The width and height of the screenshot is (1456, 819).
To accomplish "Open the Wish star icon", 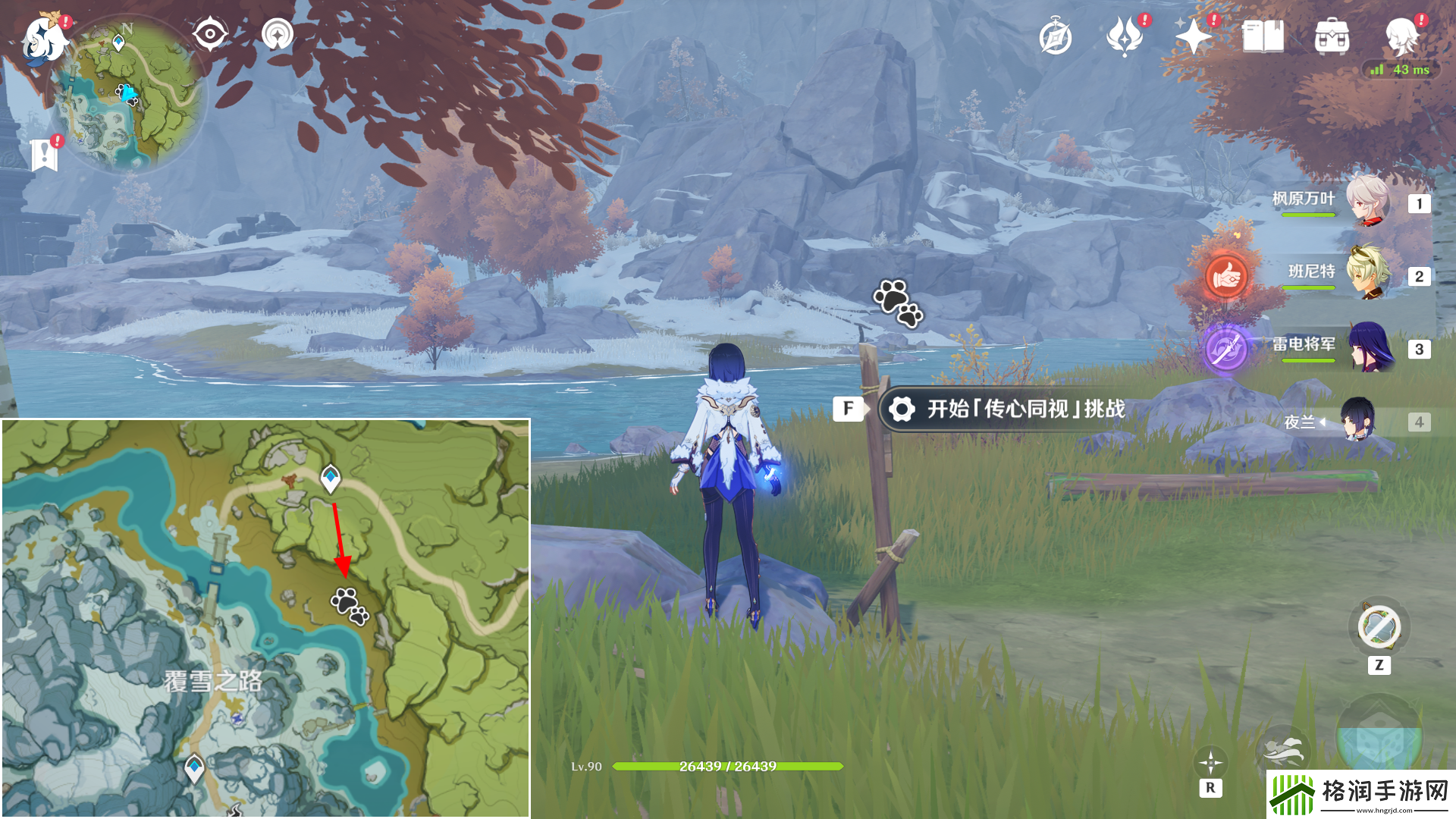I will click(x=1193, y=36).
